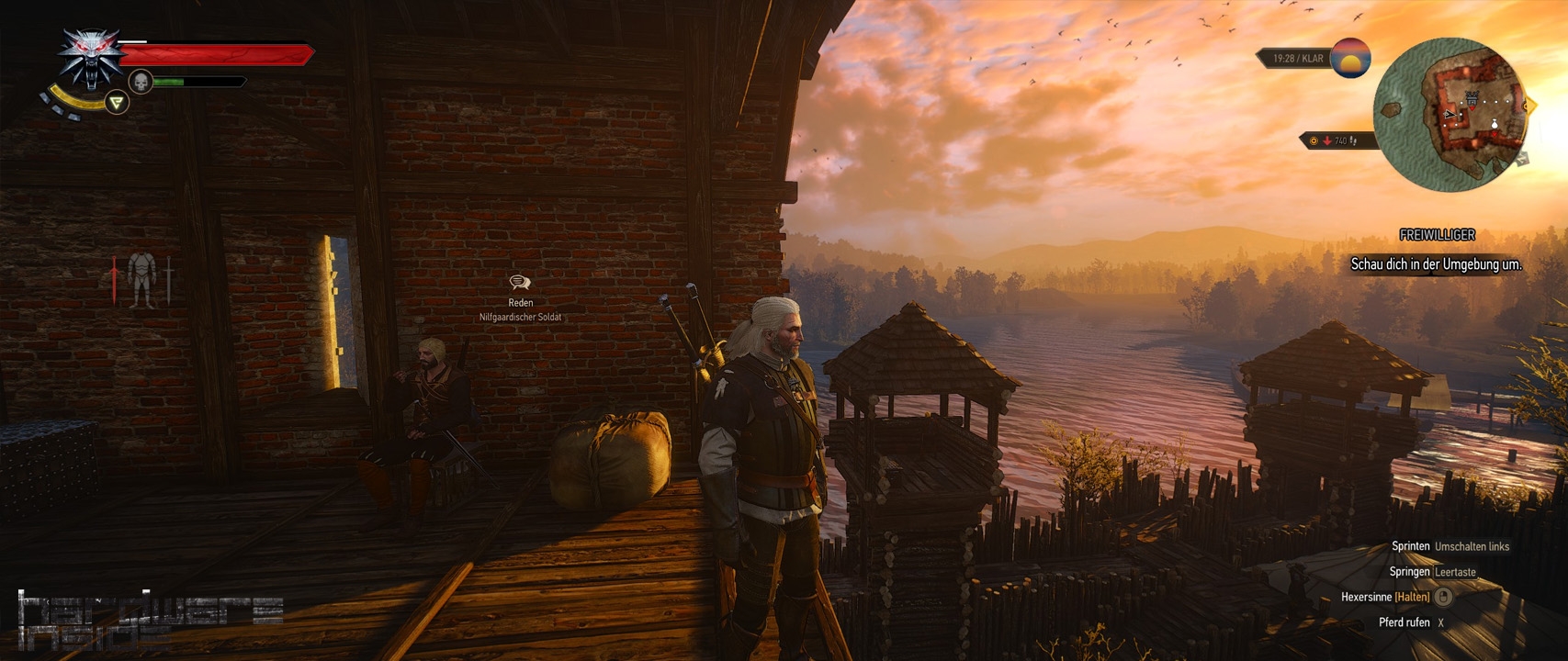
Task: Click the wolf medallion icon
Action: 90,57
